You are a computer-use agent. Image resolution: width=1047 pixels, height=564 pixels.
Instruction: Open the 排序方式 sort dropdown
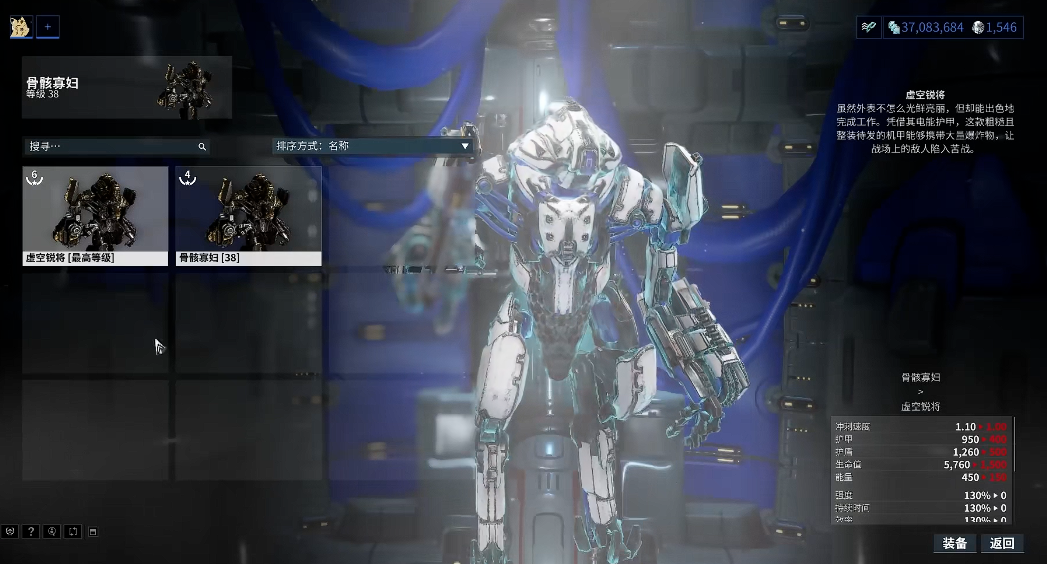pyautogui.click(x=372, y=146)
